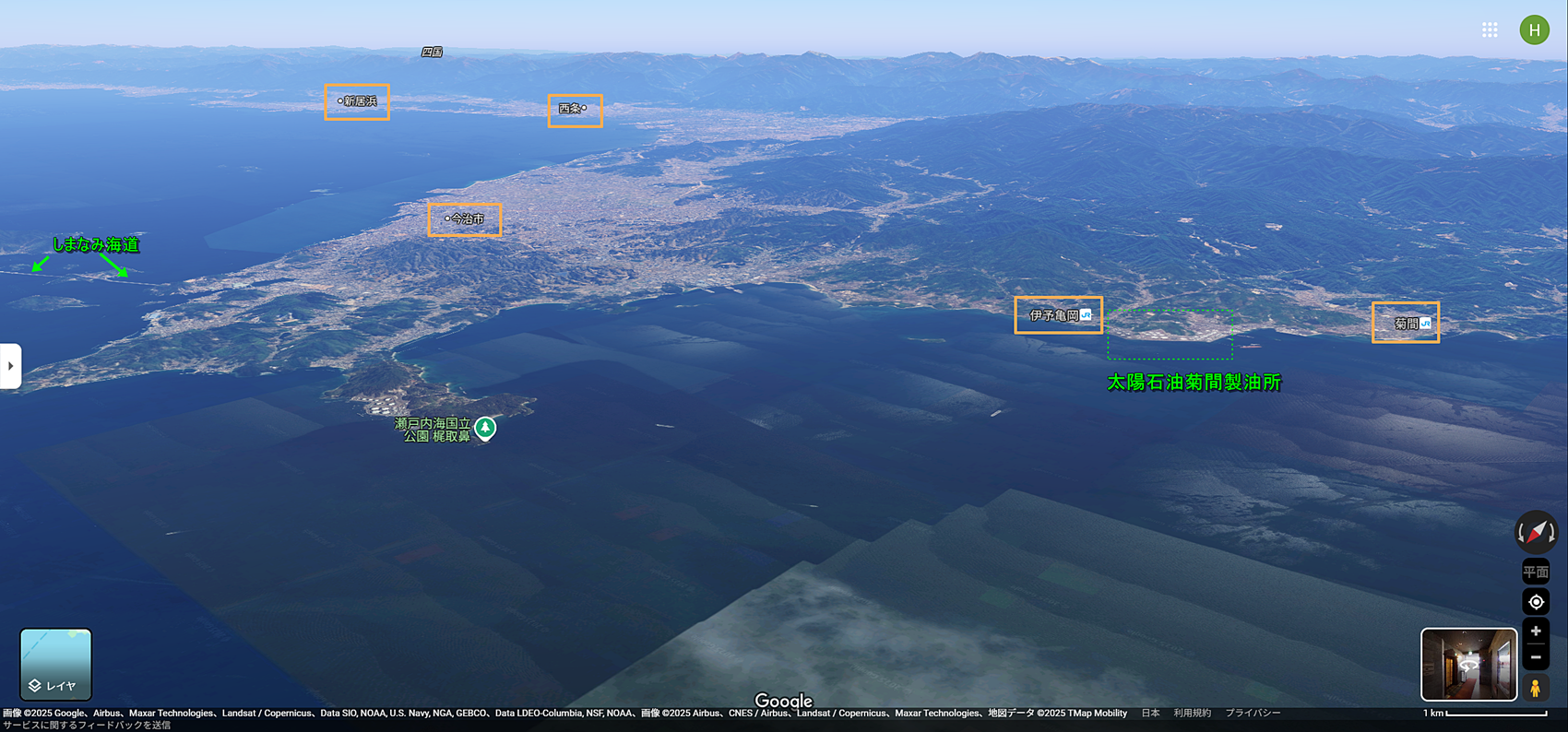The height and width of the screenshot is (732, 1568).
Task: Zoom out with the minus button
Action: [1536, 657]
